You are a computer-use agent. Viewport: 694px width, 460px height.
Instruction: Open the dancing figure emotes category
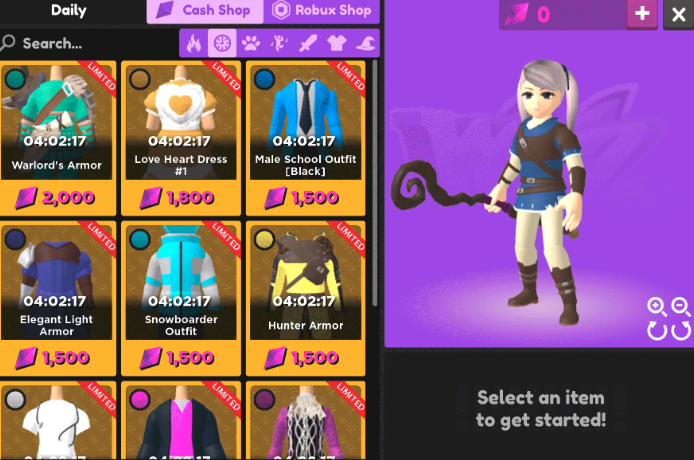(x=279, y=43)
